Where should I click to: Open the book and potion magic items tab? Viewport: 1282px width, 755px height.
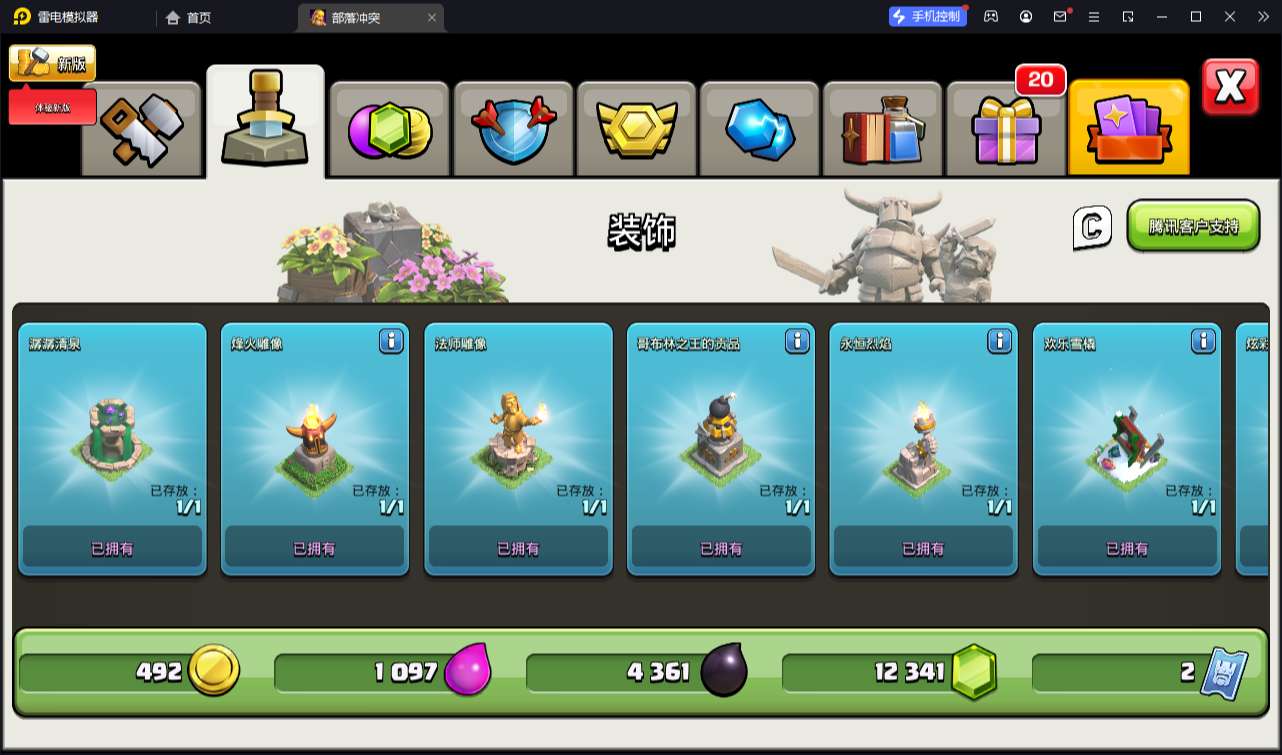point(883,130)
